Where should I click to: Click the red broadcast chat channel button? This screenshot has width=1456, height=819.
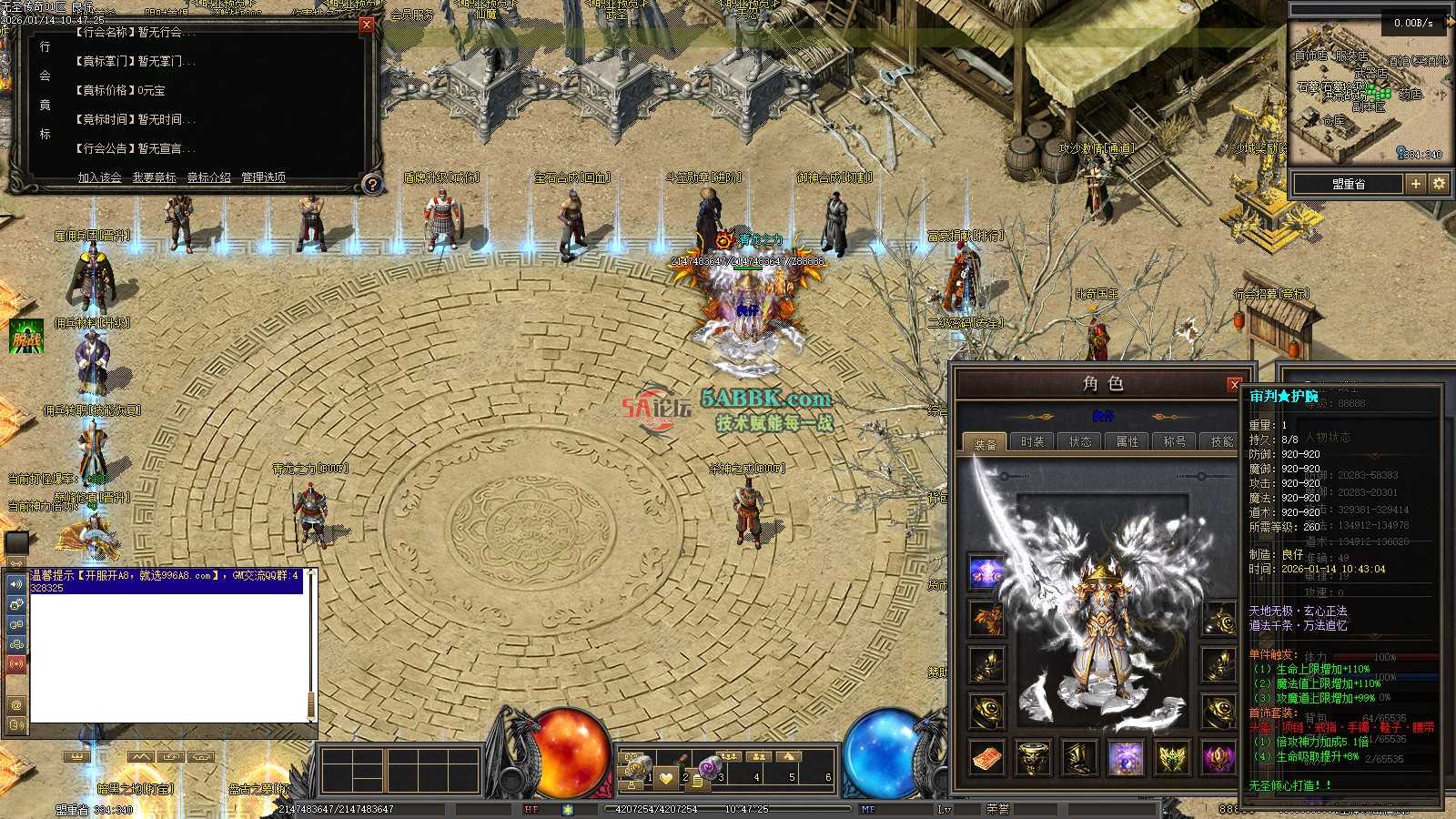(x=16, y=664)
